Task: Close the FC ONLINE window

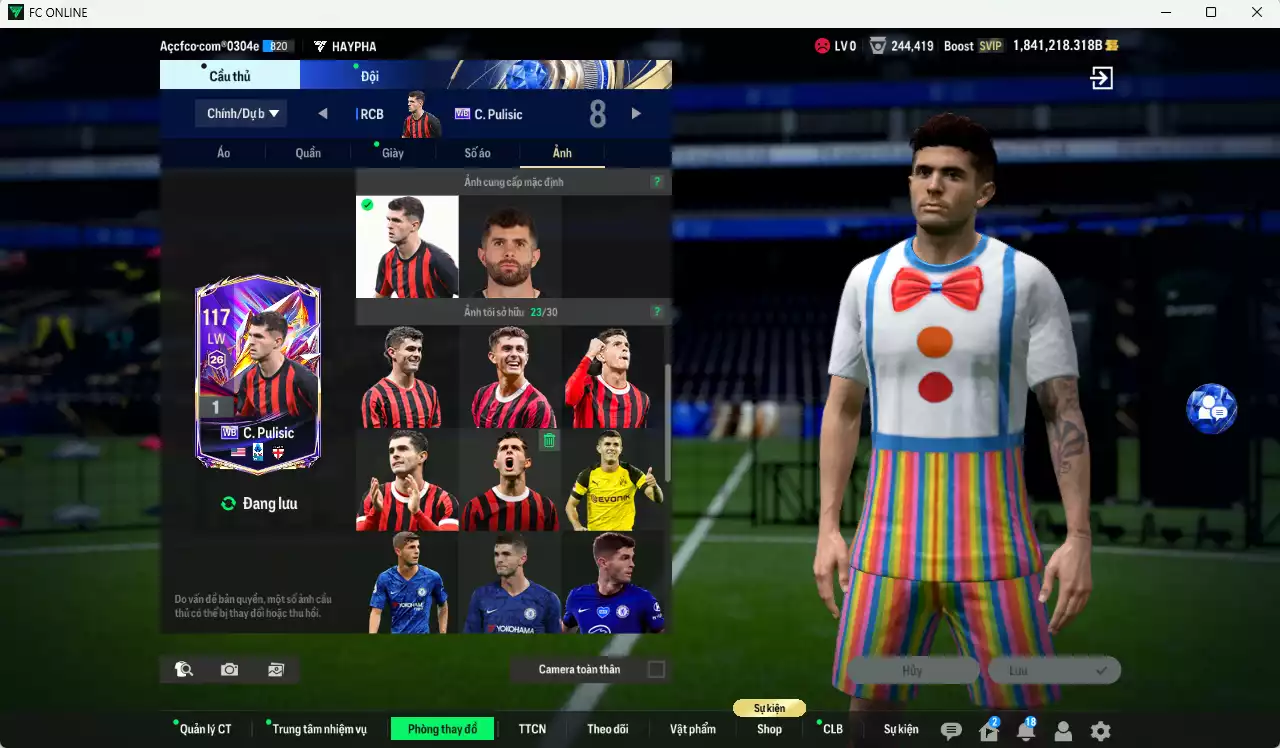Action: point(1257,12)
